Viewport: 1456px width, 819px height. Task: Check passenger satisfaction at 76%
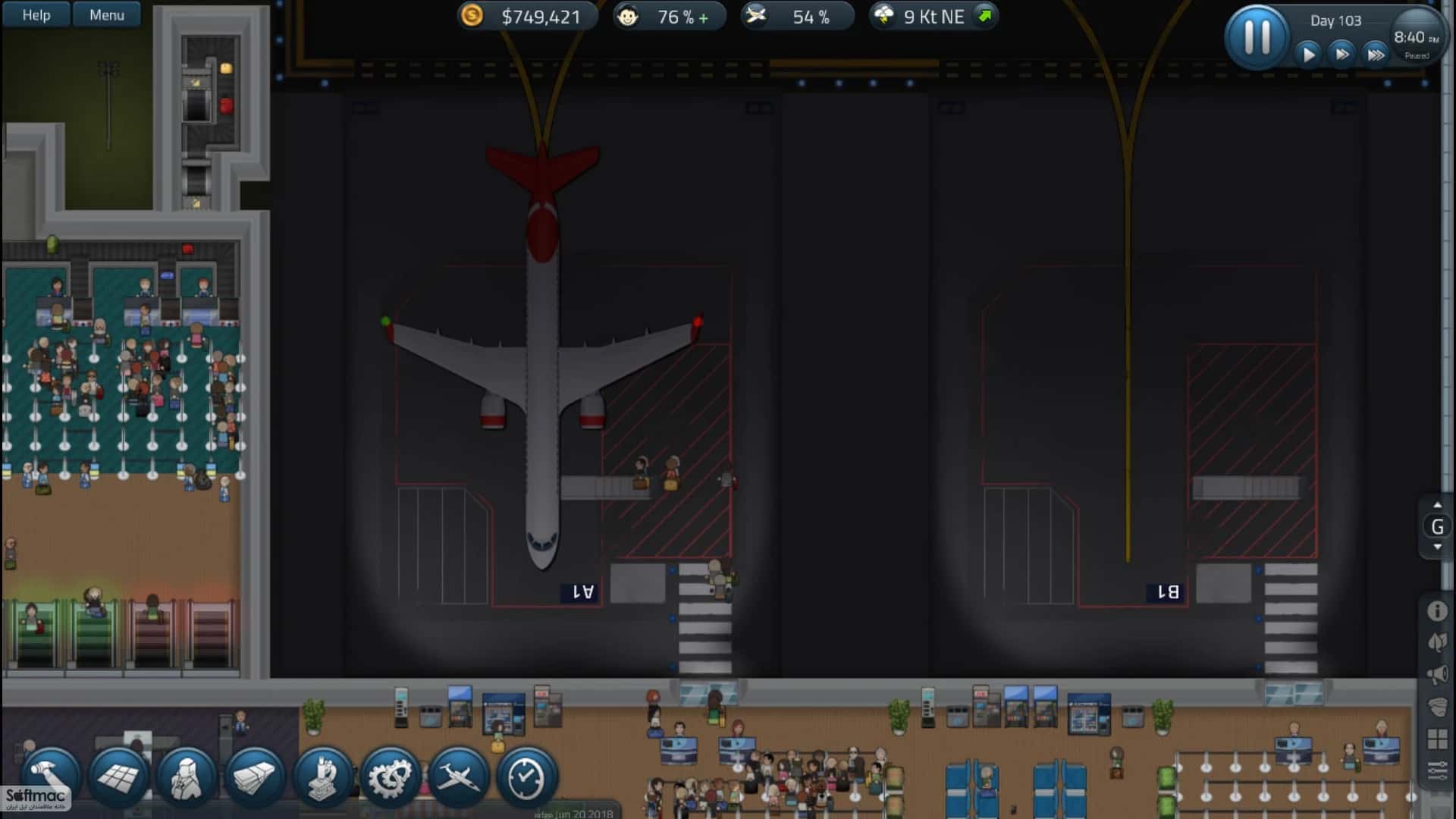(669, 15)
